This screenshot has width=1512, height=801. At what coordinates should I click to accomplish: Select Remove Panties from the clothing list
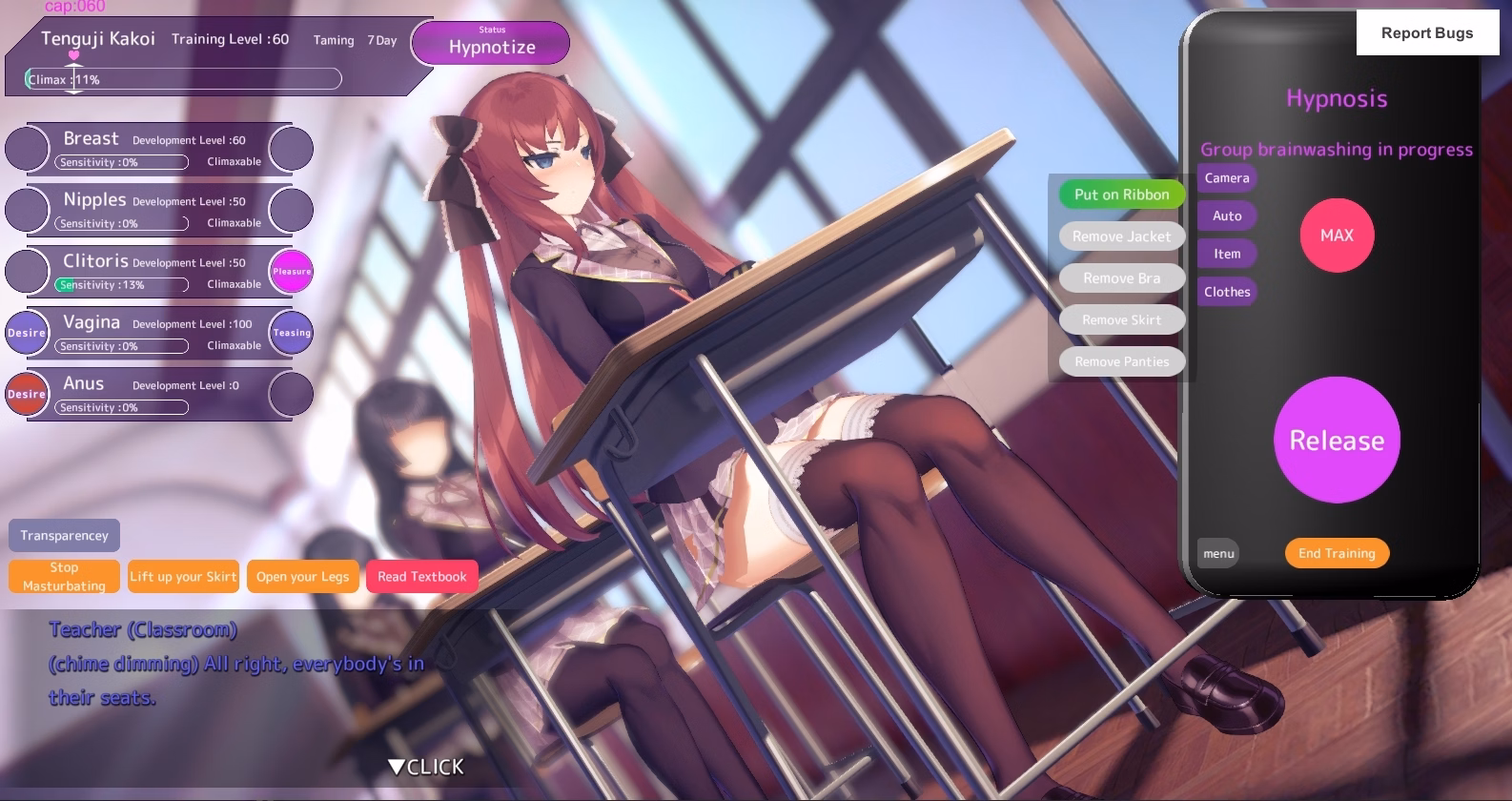[x=1122, y=361]
